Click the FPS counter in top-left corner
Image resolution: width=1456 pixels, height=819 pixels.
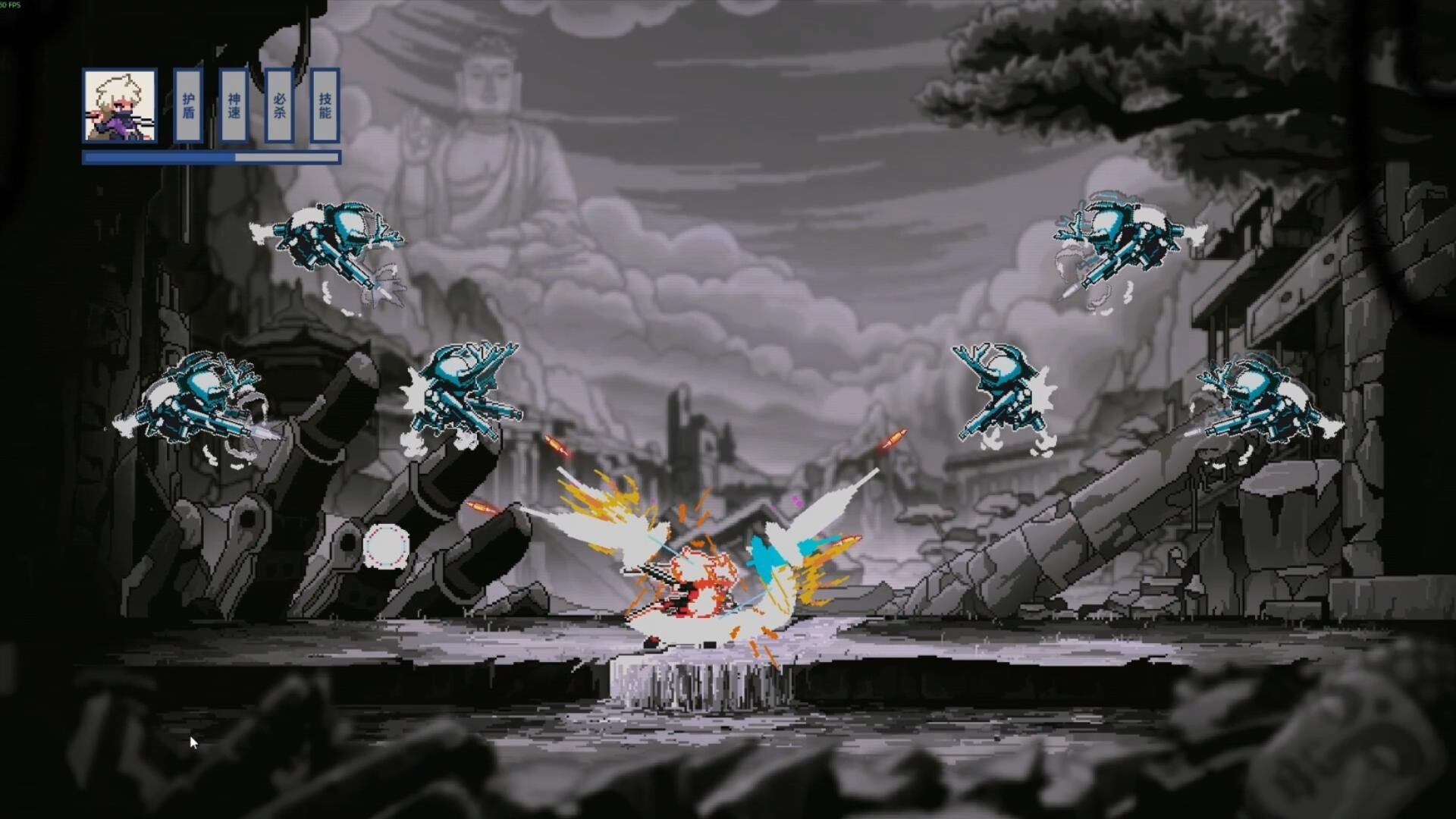coord(11,6)
